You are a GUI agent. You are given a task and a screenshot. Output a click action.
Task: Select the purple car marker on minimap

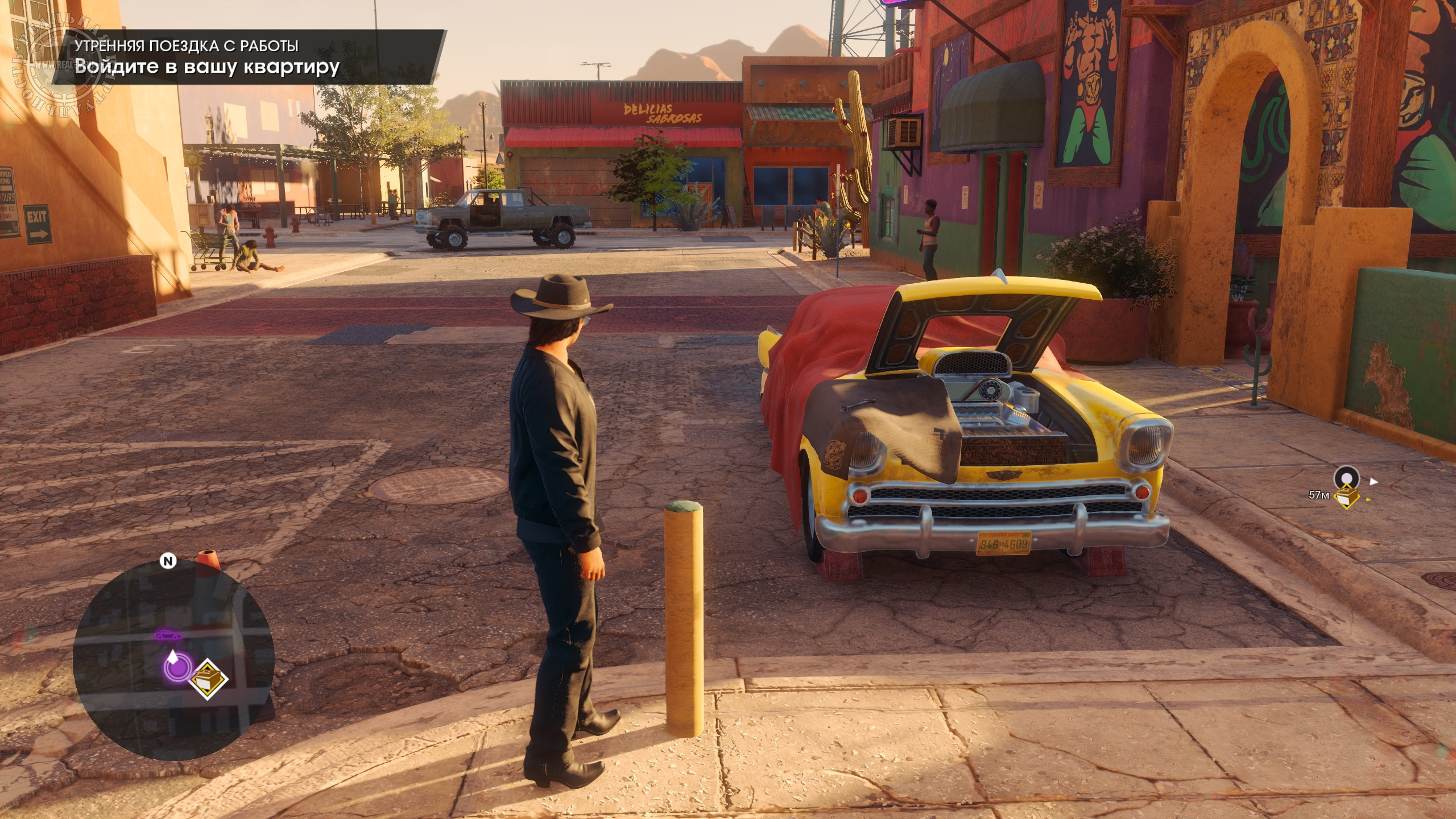coord(168,635)
